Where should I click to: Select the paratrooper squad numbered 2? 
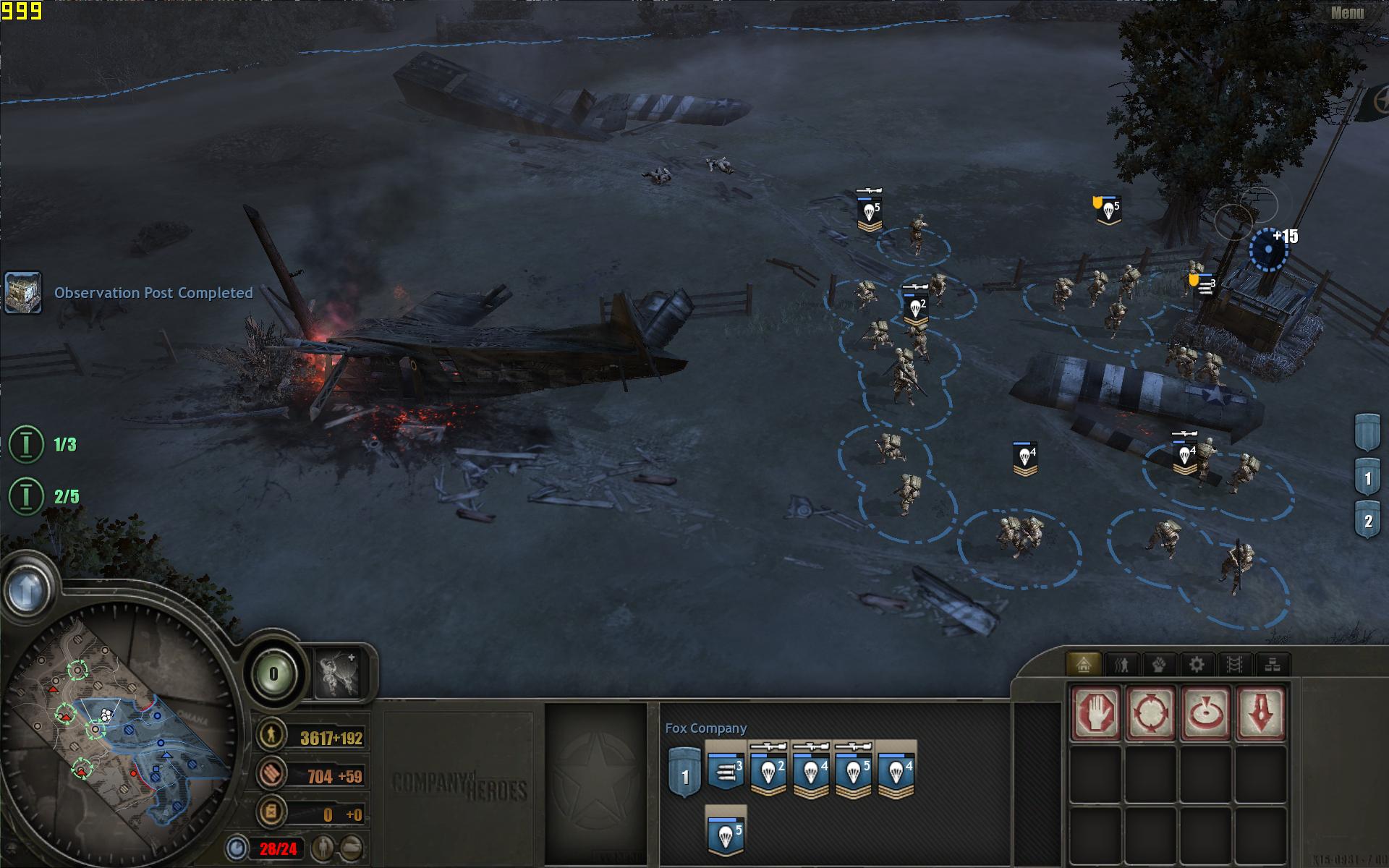tap(768, 773)
